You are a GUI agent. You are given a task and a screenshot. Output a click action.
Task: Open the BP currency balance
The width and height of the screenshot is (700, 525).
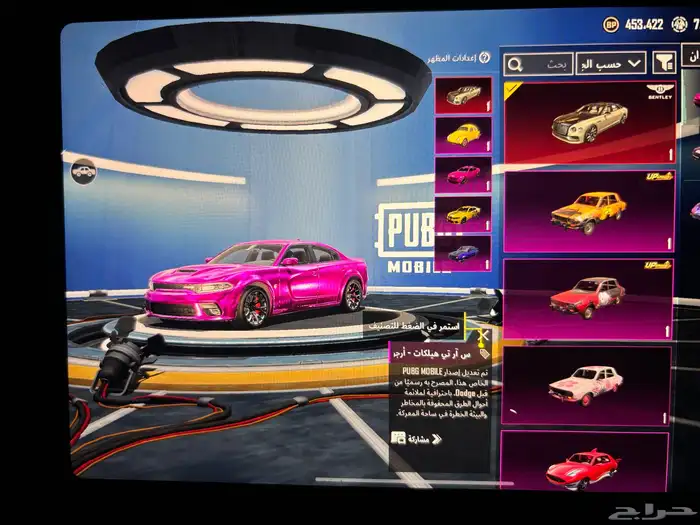[x=634, y=24]
